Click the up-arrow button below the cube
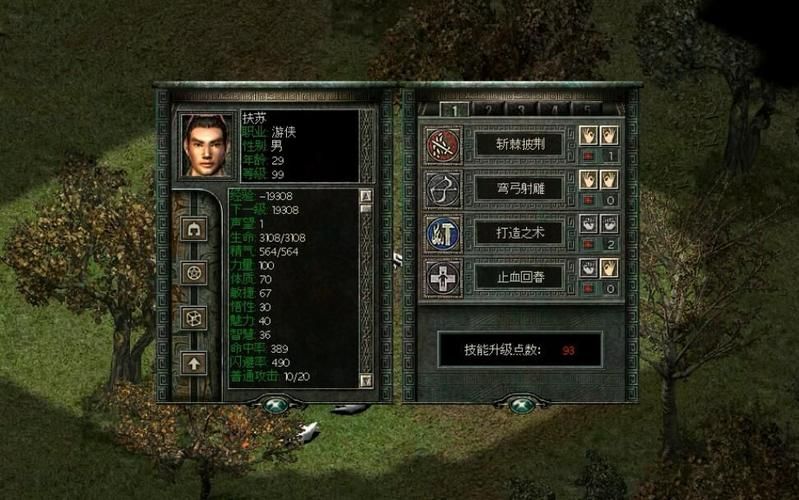The image size is (799, 500). point(193,361)
